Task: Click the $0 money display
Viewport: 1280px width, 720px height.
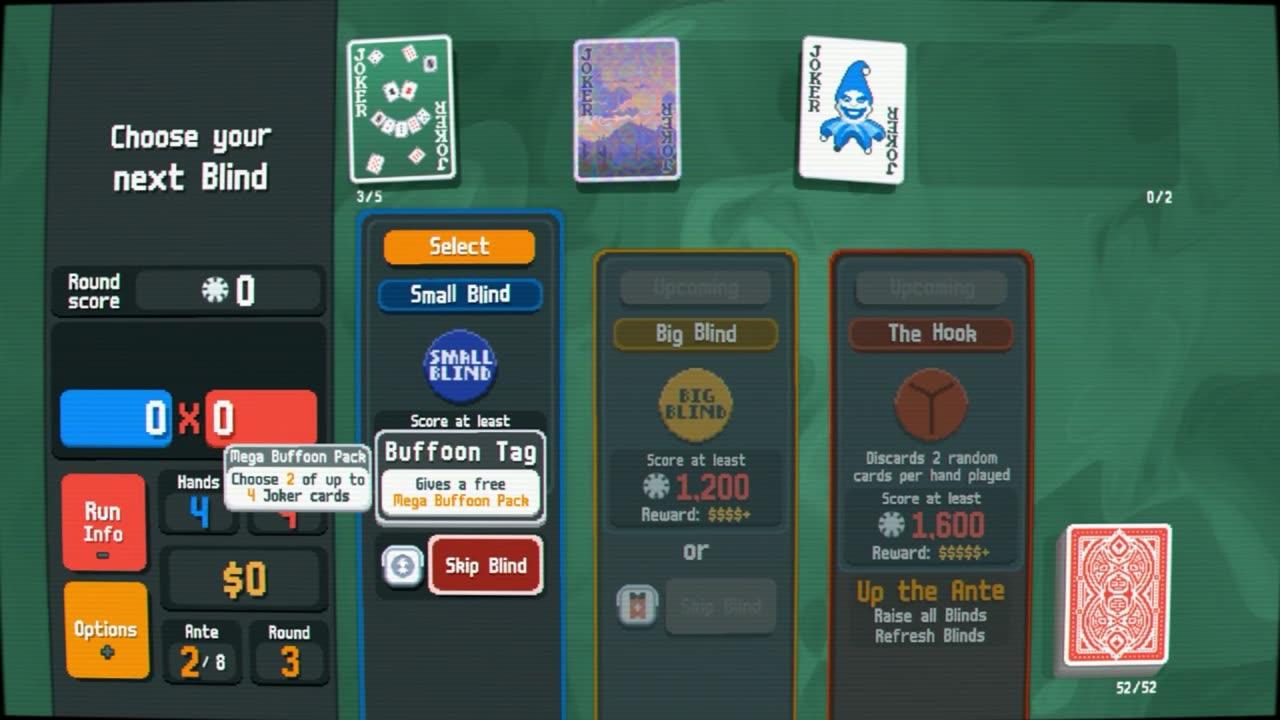Action: click(245, 577)
